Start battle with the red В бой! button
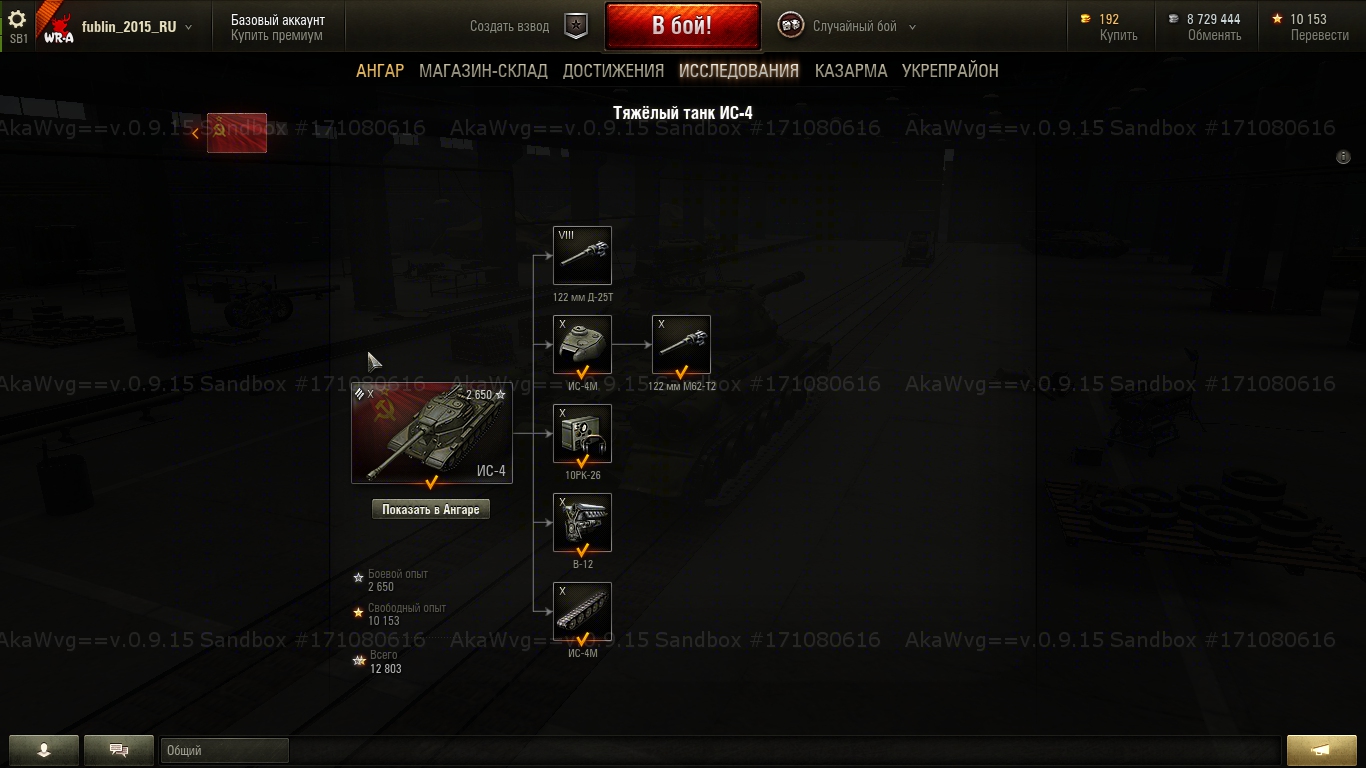The image size is (1366, 768). (x=682, y=26)
